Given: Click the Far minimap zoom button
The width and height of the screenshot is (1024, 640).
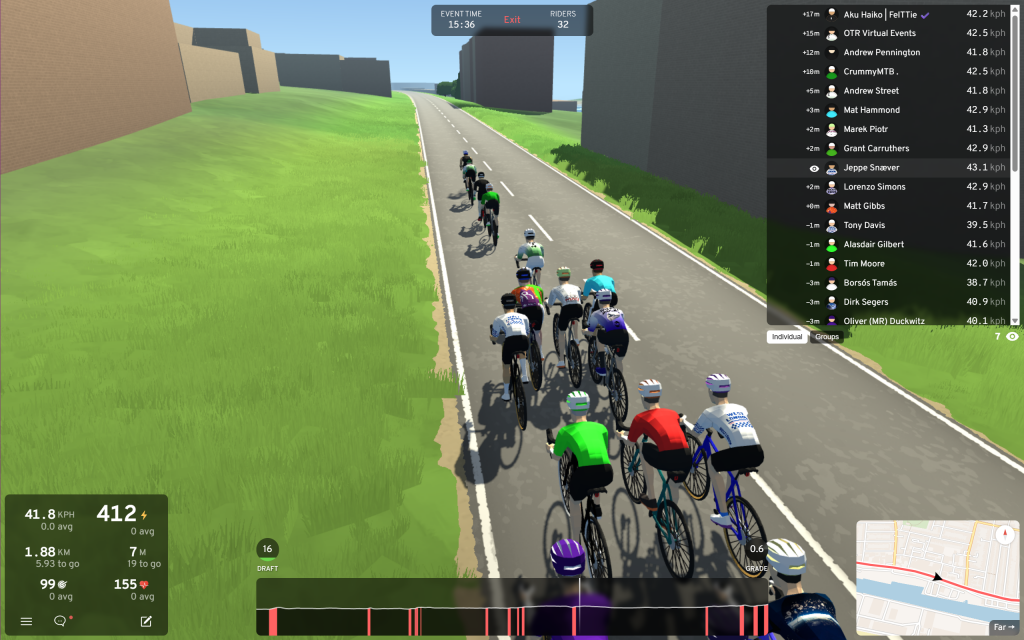Looking at the screenshot, I should (1001, 628).
